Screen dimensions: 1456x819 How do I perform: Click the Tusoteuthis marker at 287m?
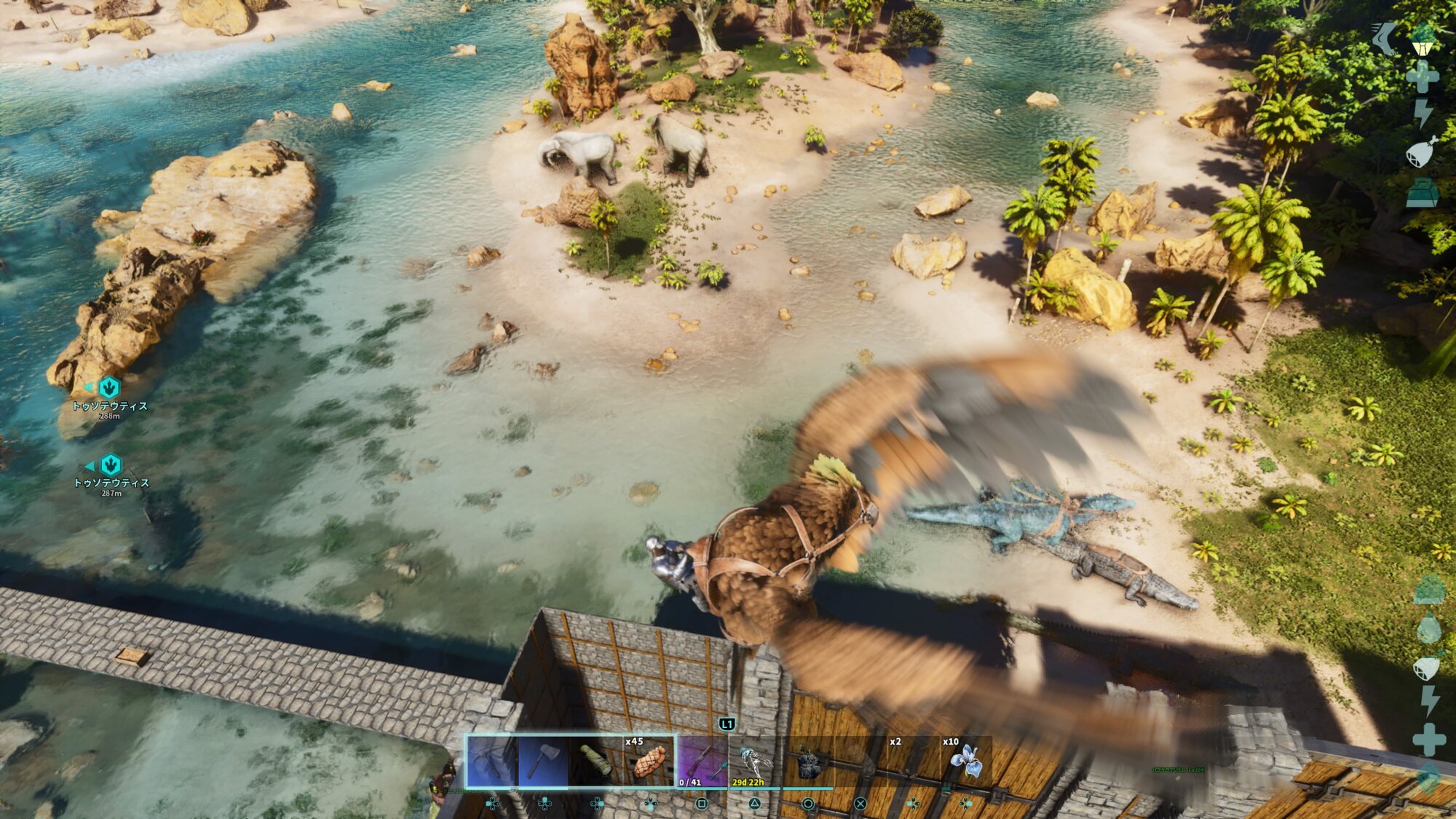111,464
